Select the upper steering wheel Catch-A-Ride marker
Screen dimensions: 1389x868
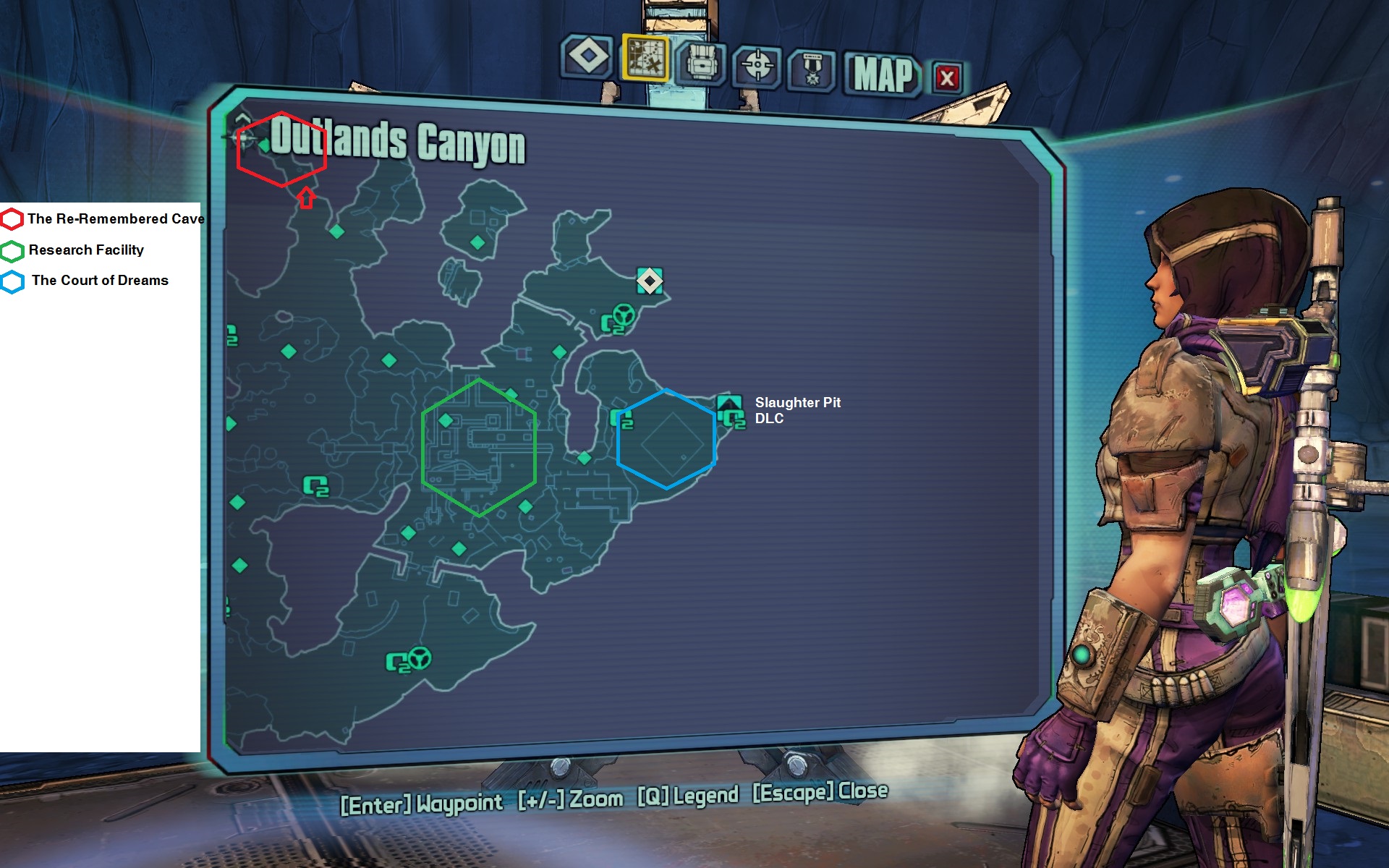click(623, 315)
